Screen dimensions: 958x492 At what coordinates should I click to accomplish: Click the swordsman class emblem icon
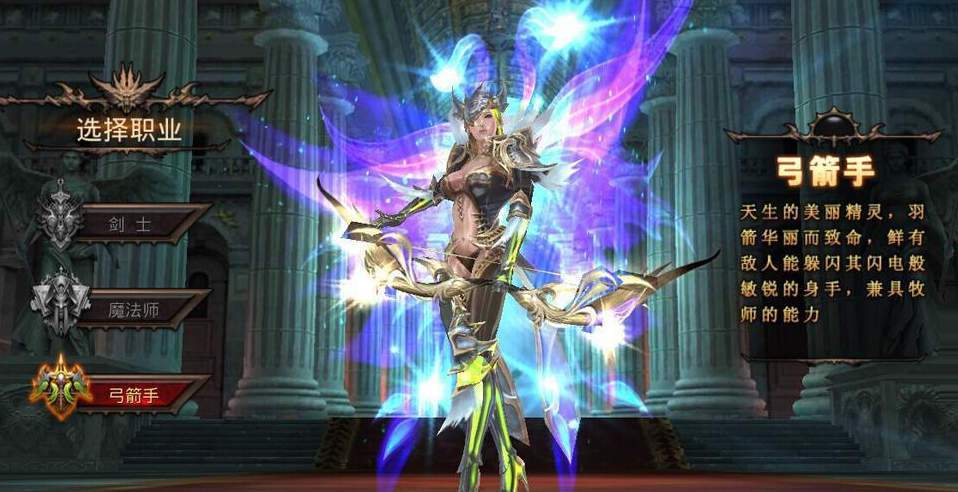tap(61, 219)
